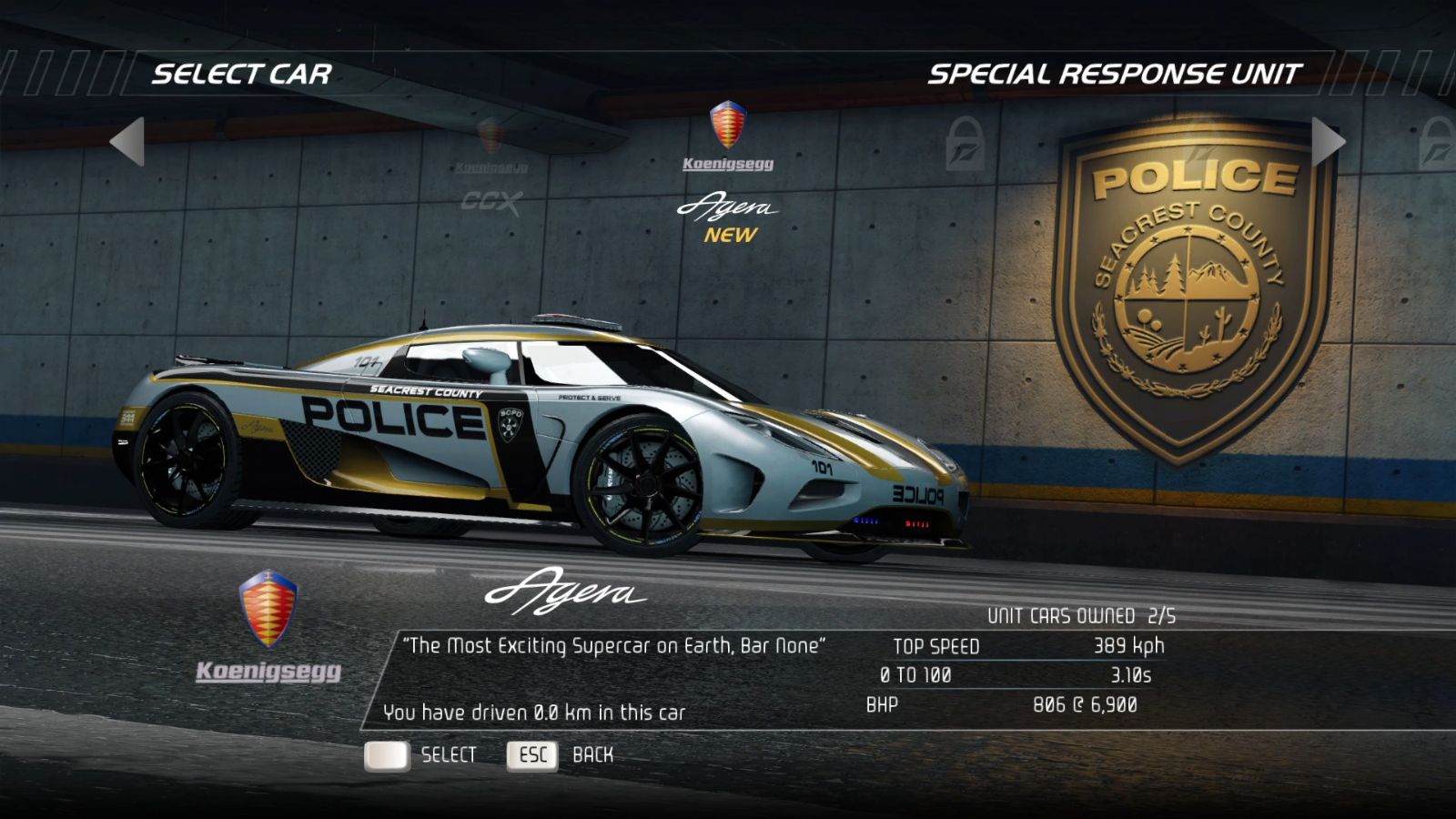Click the Select button label

[x=448, y=755]
